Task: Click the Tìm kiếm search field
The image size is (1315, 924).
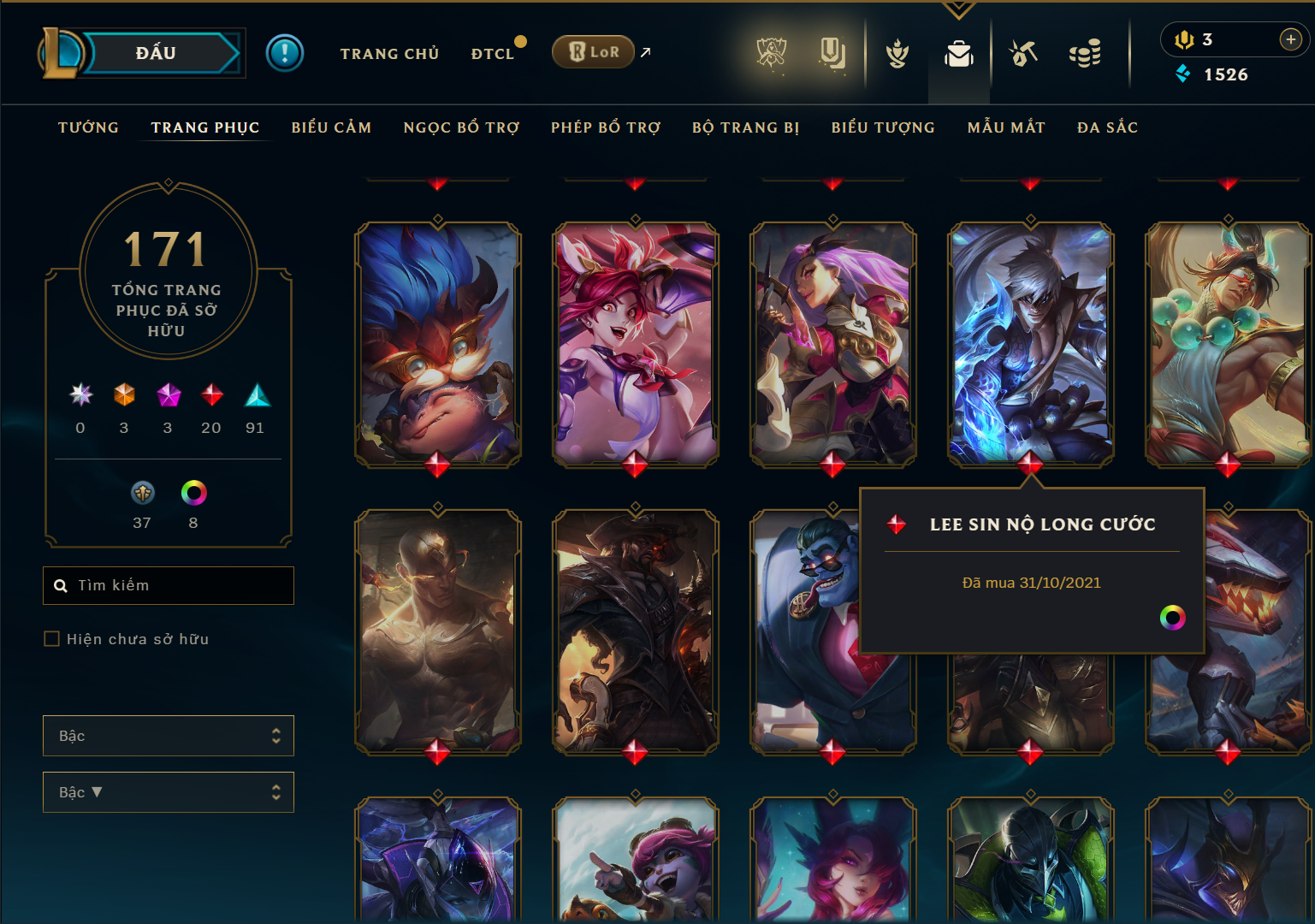Action: tap(168, 585)
